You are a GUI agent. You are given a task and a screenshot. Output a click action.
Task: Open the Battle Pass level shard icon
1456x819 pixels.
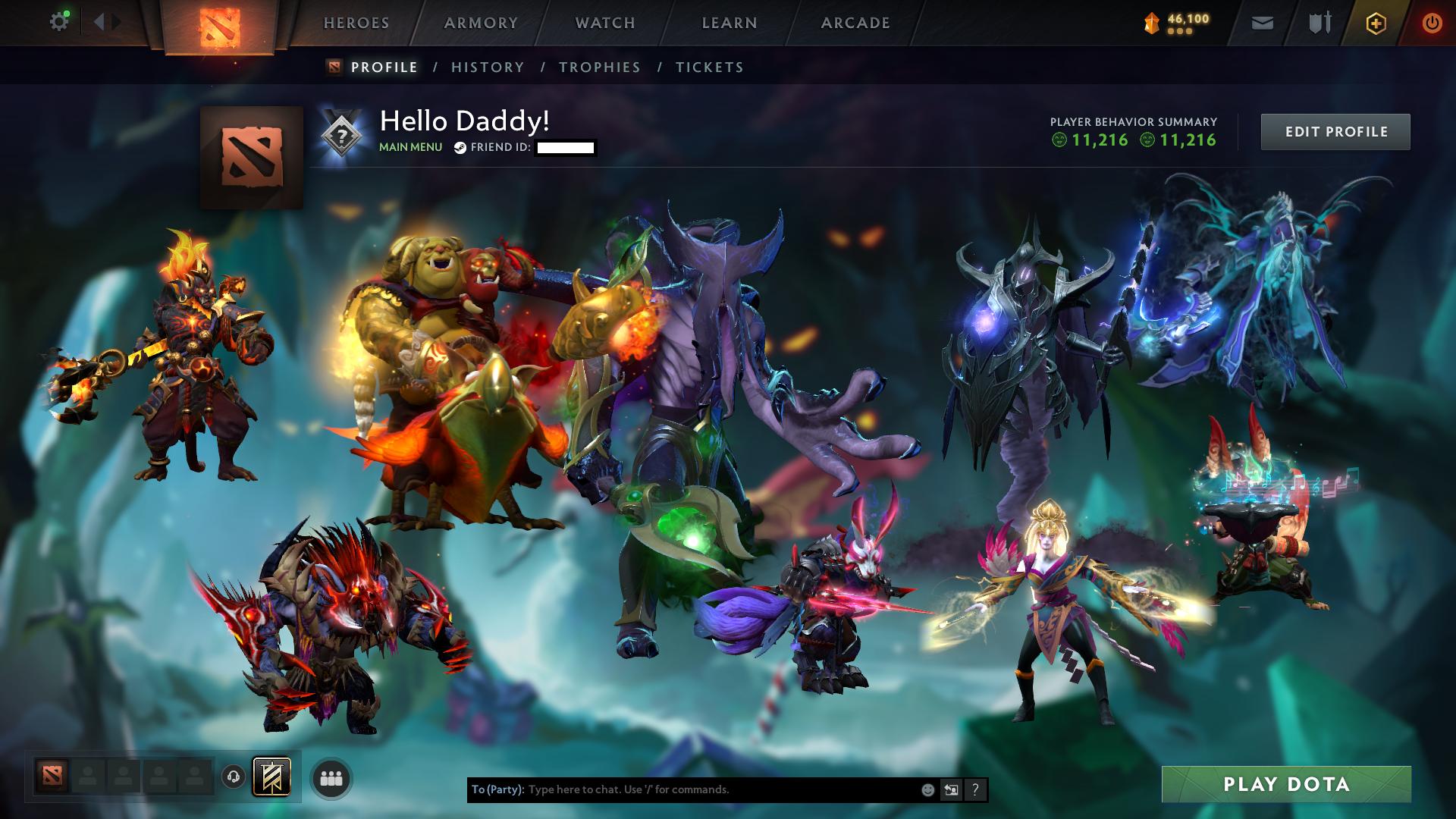tap(1150, 21)
